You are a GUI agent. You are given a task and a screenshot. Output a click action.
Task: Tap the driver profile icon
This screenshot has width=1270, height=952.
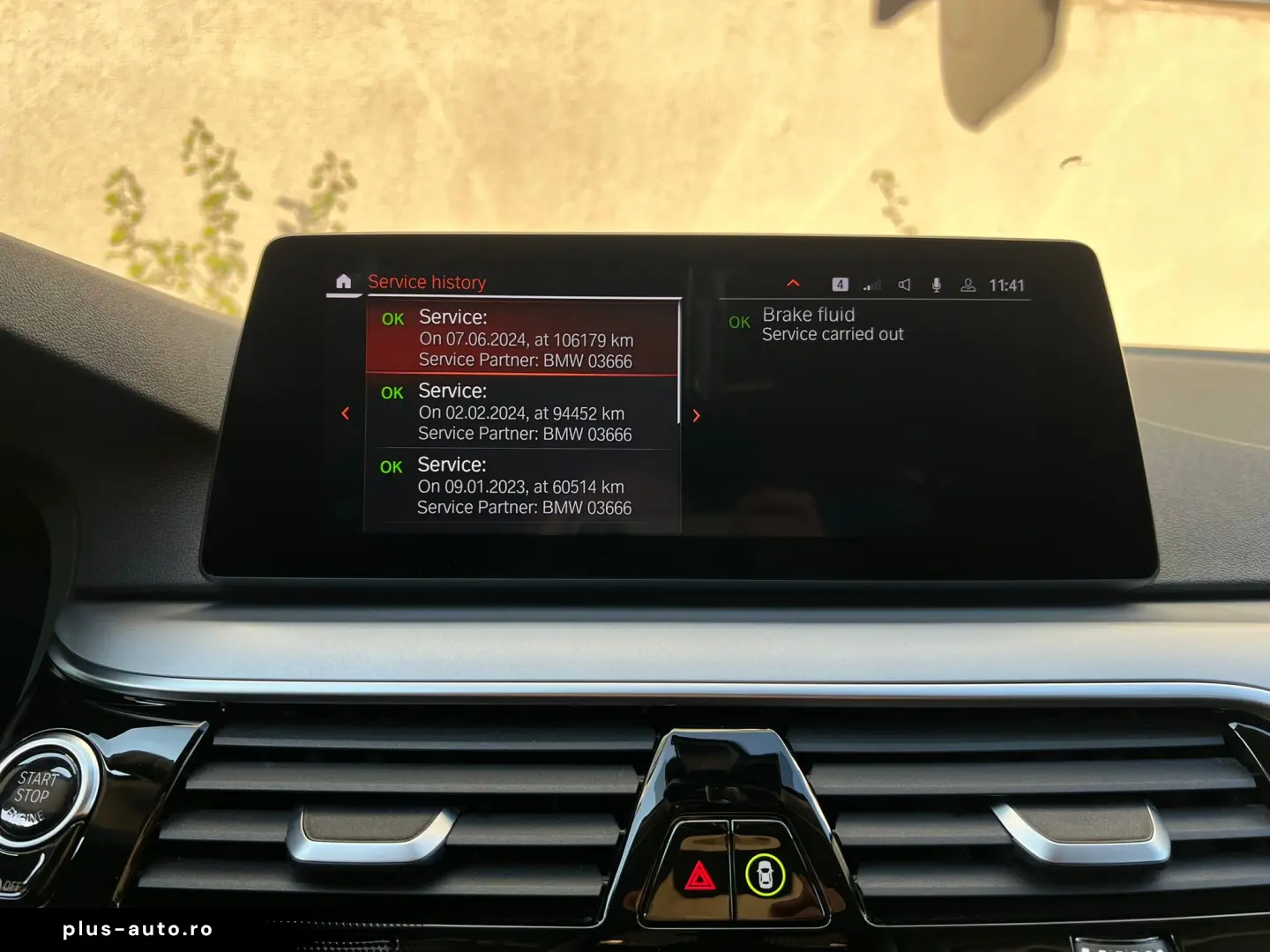(967, 285)
